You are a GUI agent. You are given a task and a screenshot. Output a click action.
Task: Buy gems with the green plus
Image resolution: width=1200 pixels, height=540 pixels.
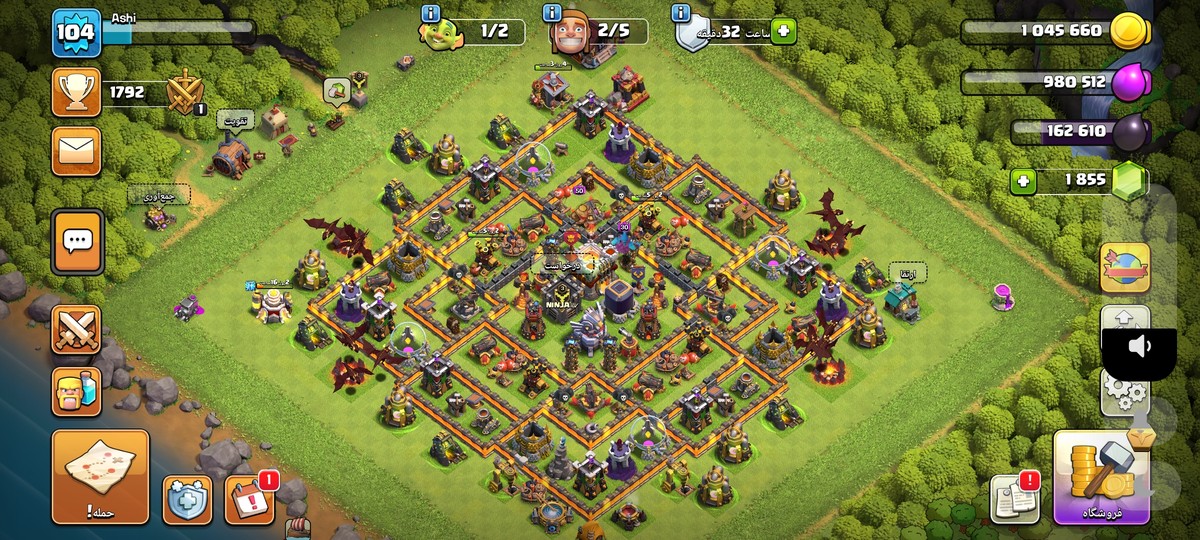pos(1022,182)
